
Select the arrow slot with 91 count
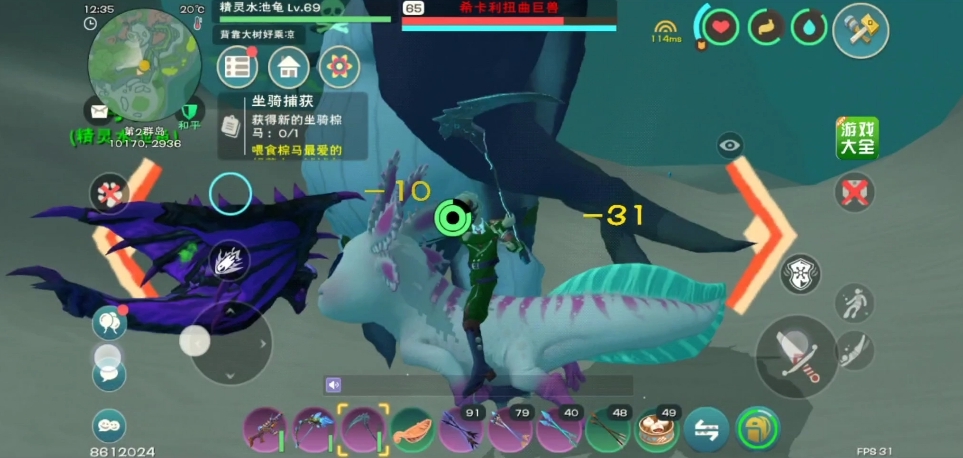pos(460,430)
